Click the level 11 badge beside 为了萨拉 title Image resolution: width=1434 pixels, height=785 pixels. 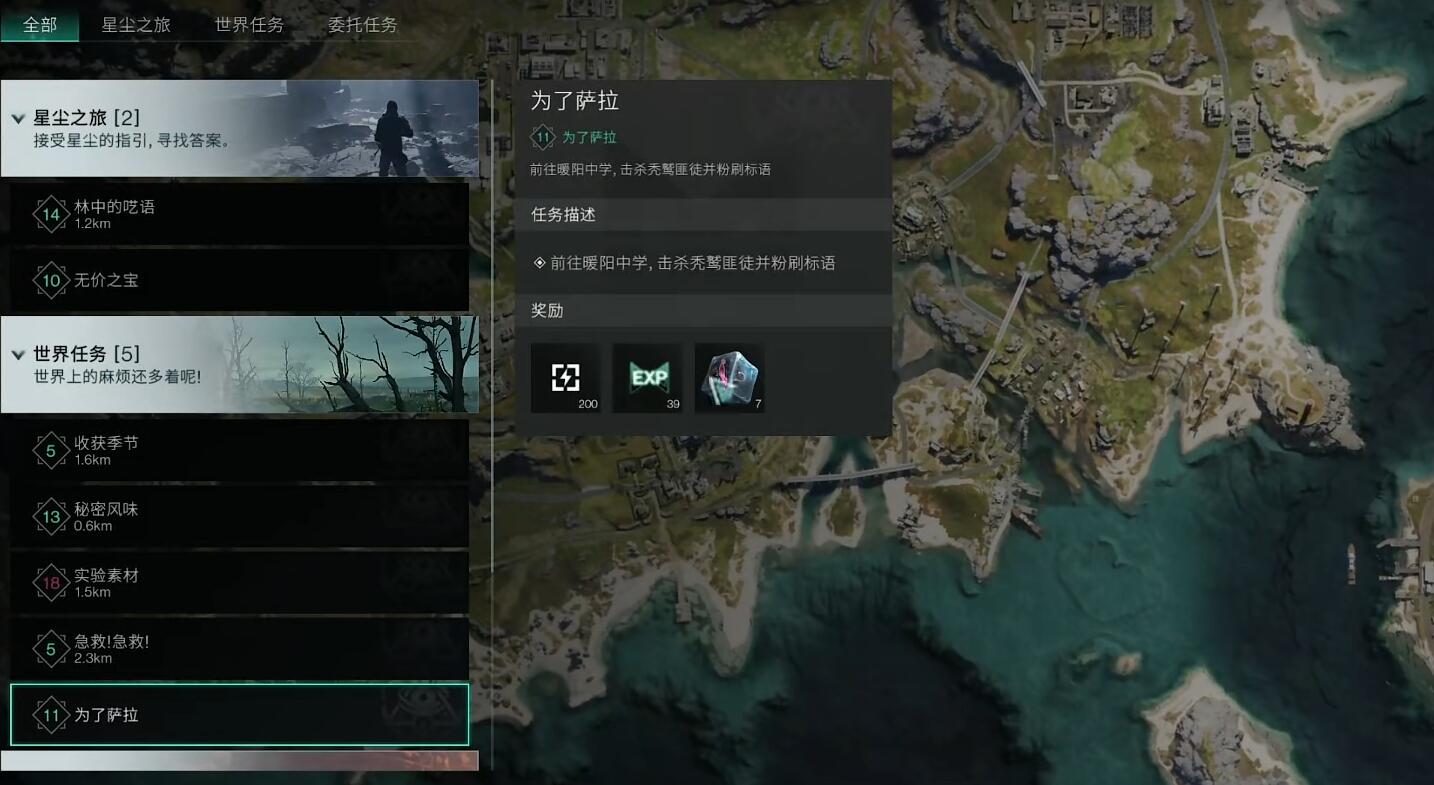[542, 137]
